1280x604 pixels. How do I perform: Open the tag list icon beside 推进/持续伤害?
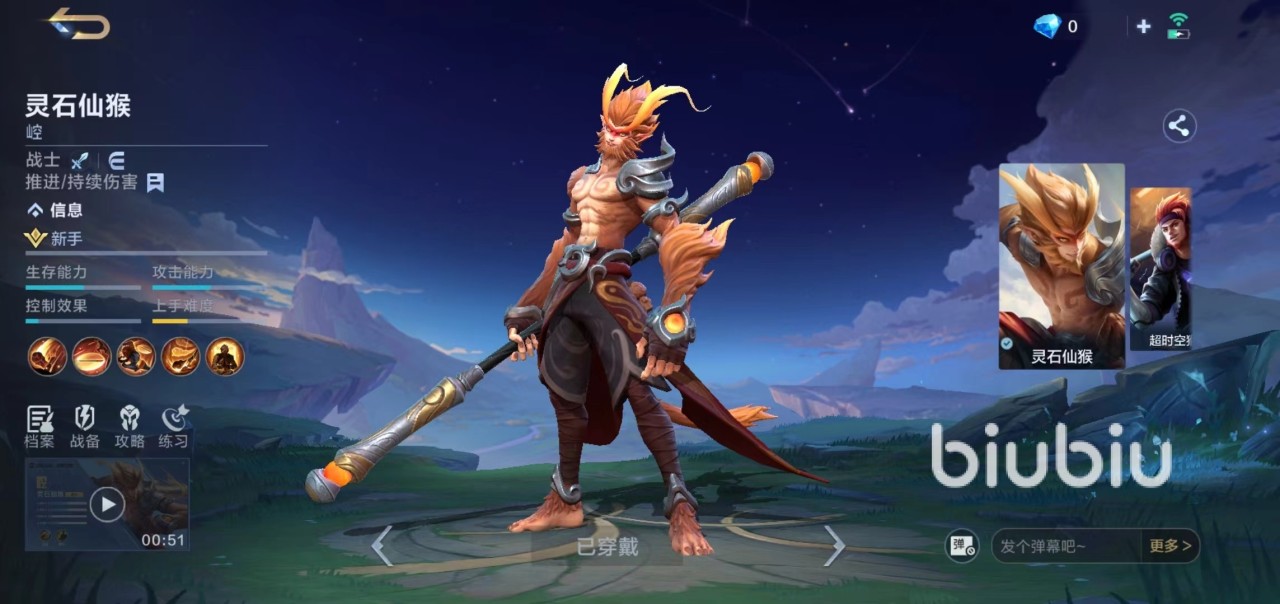click(x=155, y=182)
